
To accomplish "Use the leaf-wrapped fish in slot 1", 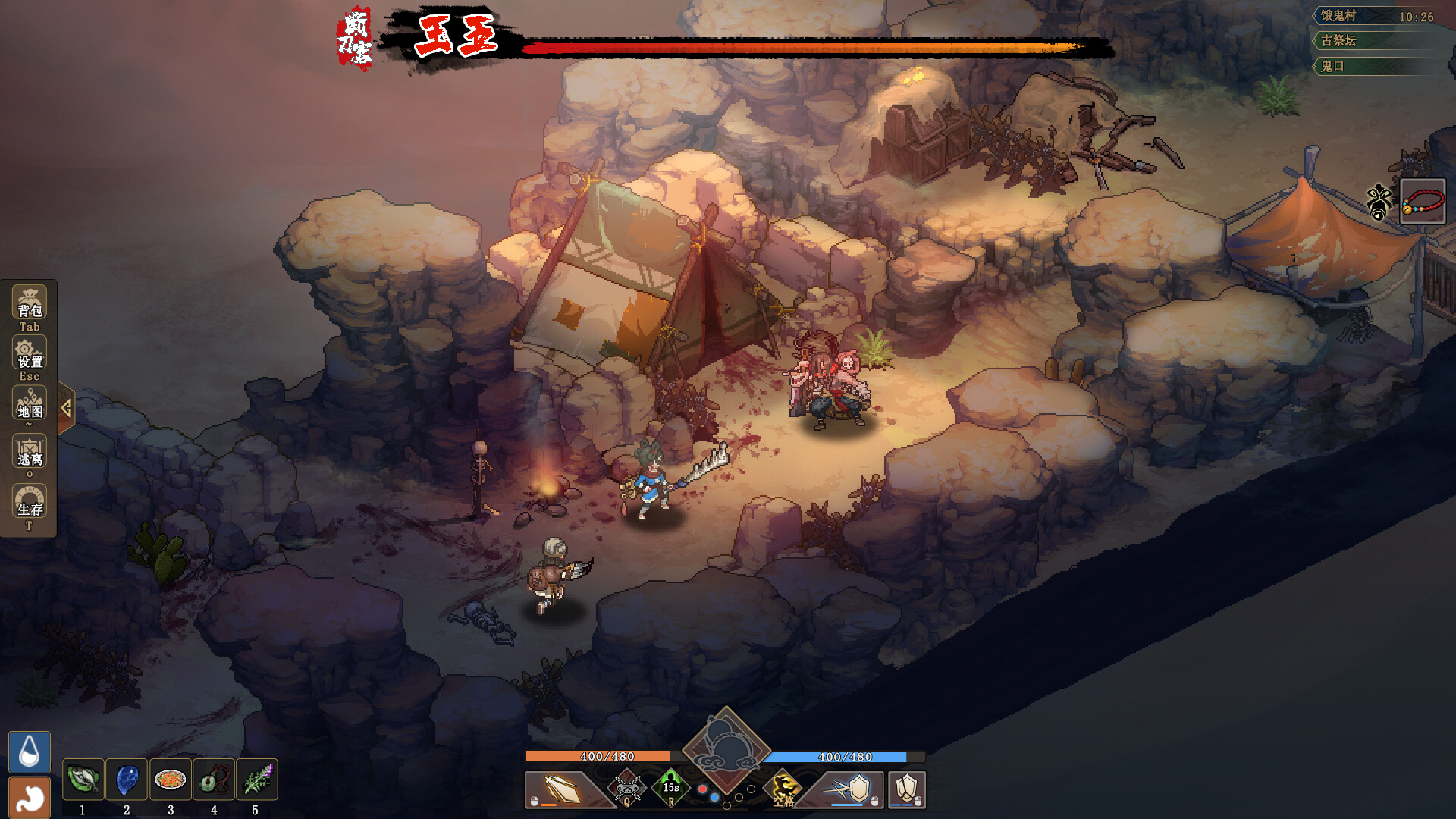I will pos(83,780).
